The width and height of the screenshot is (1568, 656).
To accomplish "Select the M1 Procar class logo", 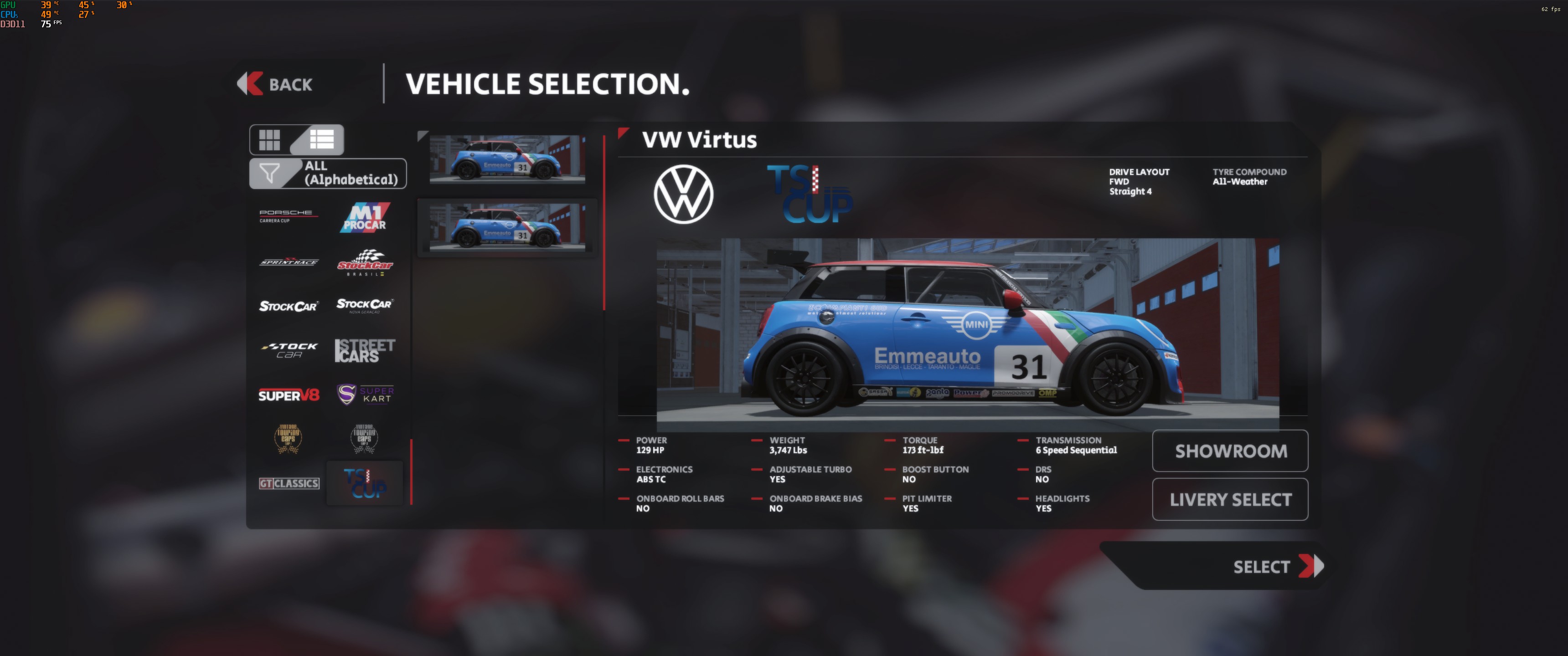I will 365,218.
